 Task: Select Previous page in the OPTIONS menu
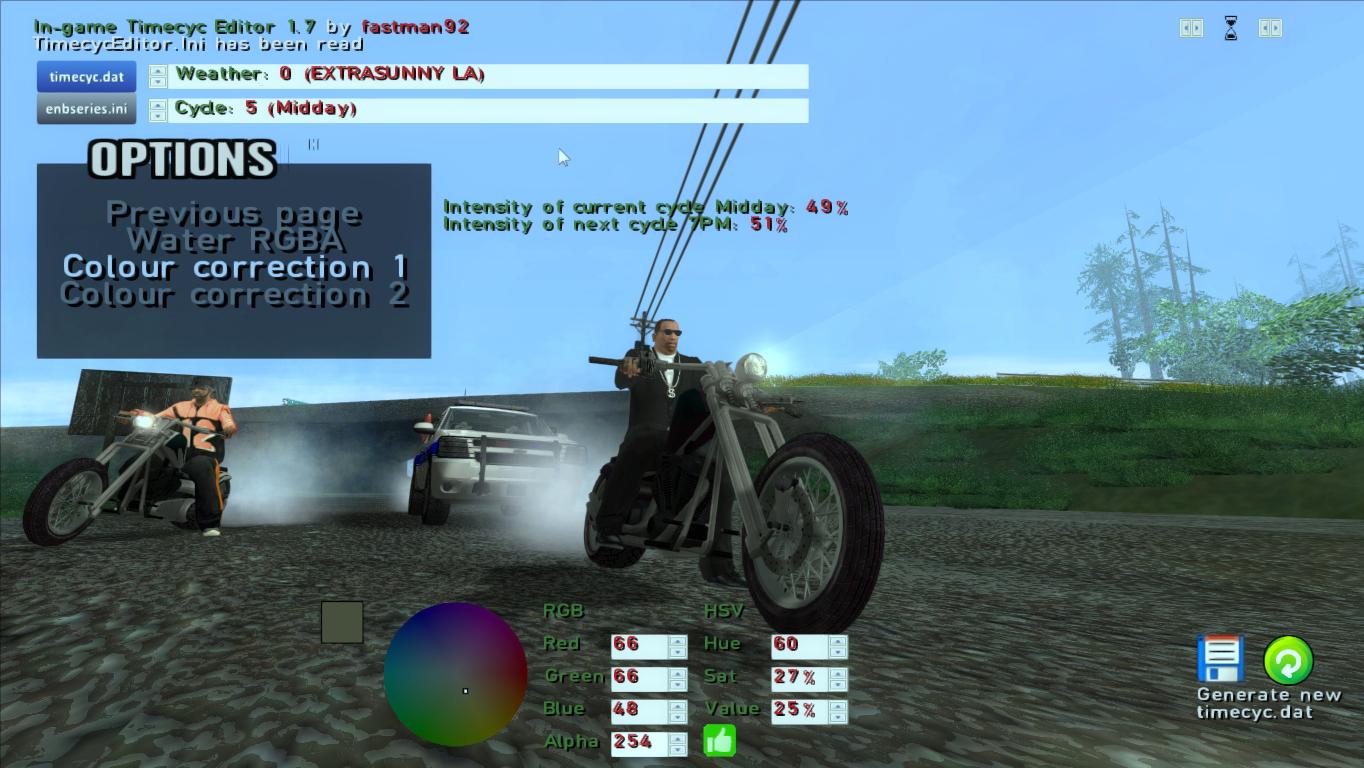[x=234, y=213]
